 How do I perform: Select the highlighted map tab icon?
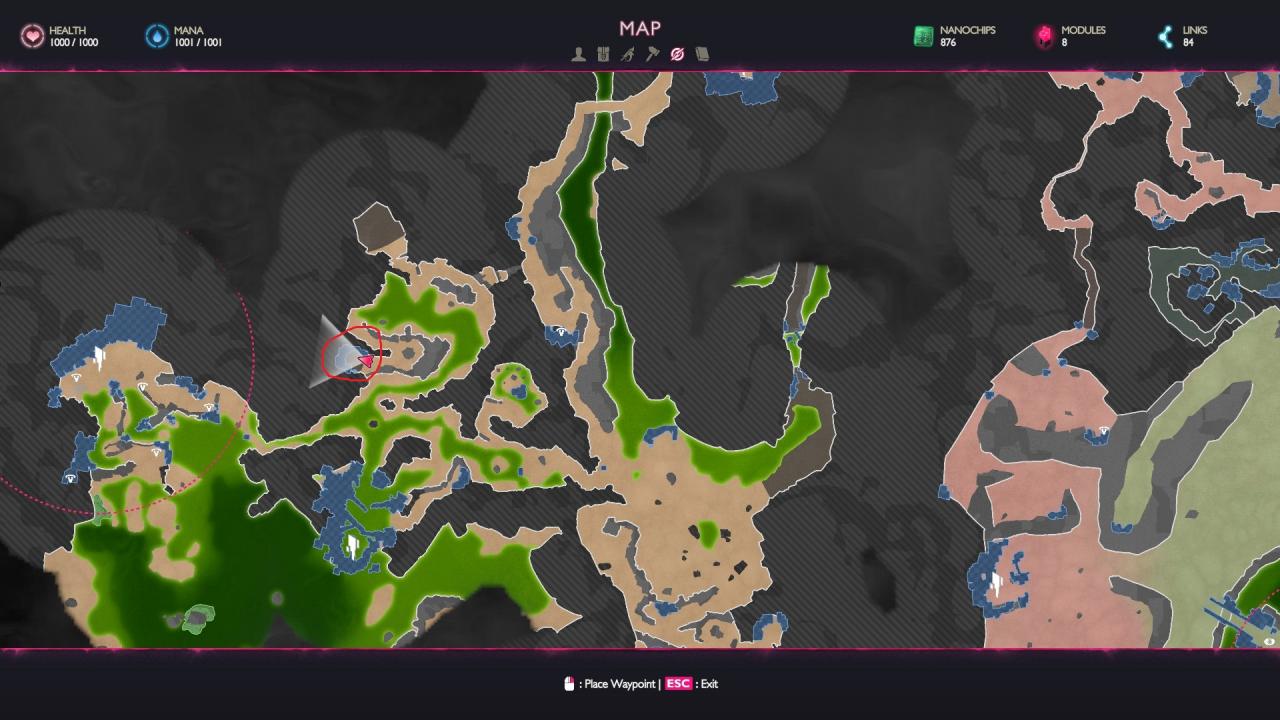coord(677,54)
